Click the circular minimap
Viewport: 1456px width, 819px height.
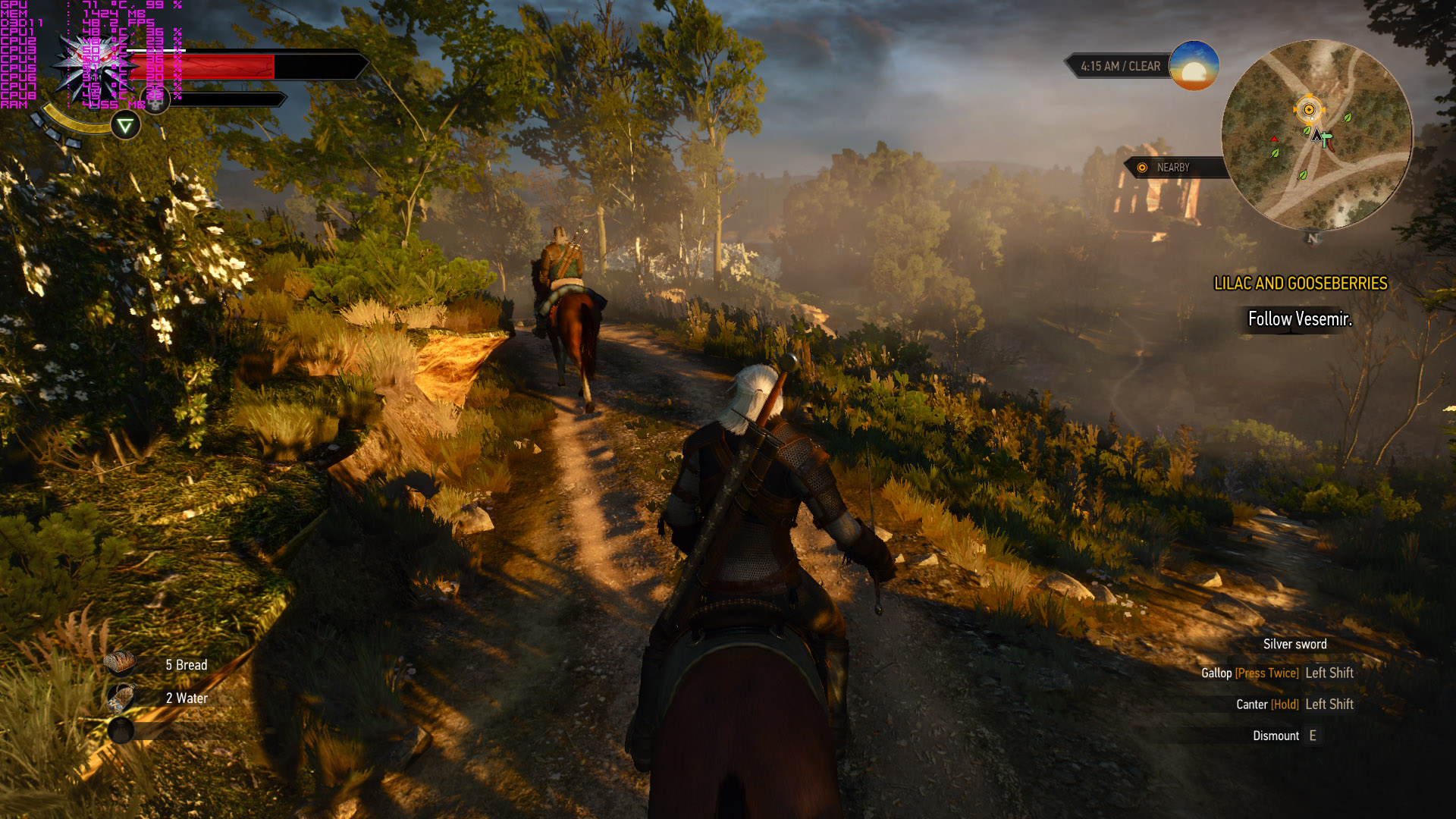pos(1317,135)
